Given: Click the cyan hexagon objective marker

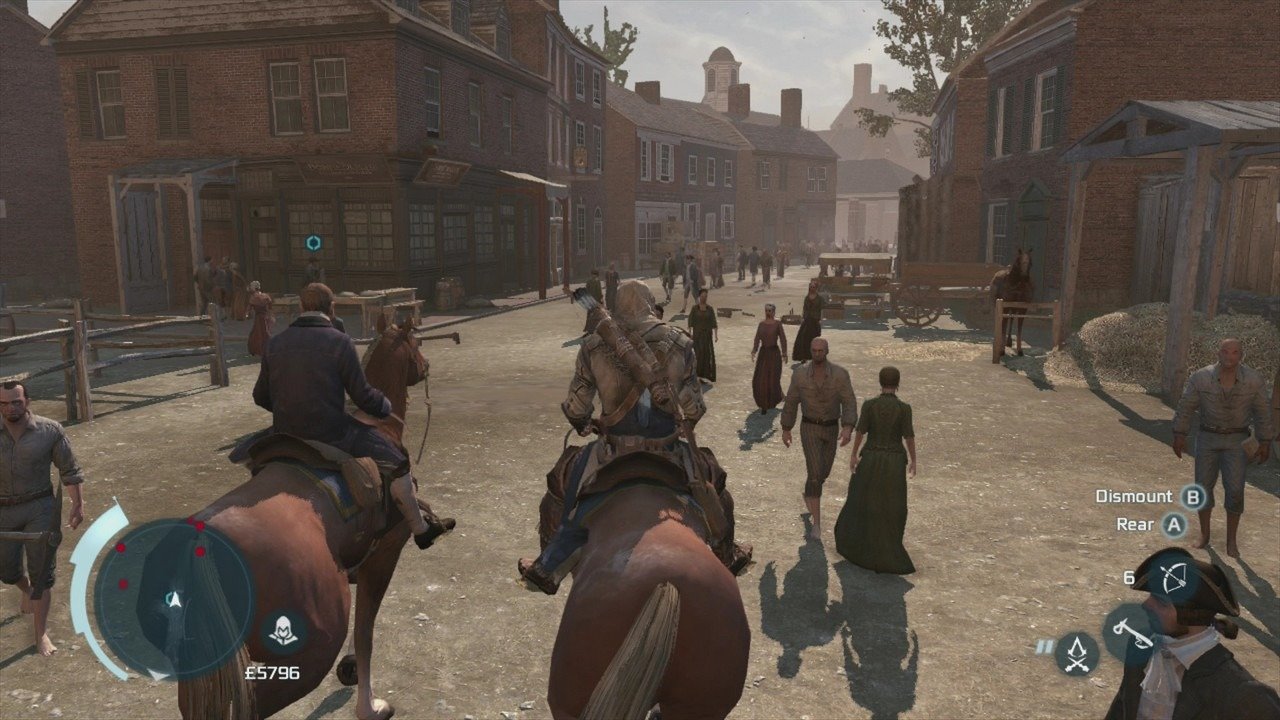Looking at the screenshot, I should (314, 243).
